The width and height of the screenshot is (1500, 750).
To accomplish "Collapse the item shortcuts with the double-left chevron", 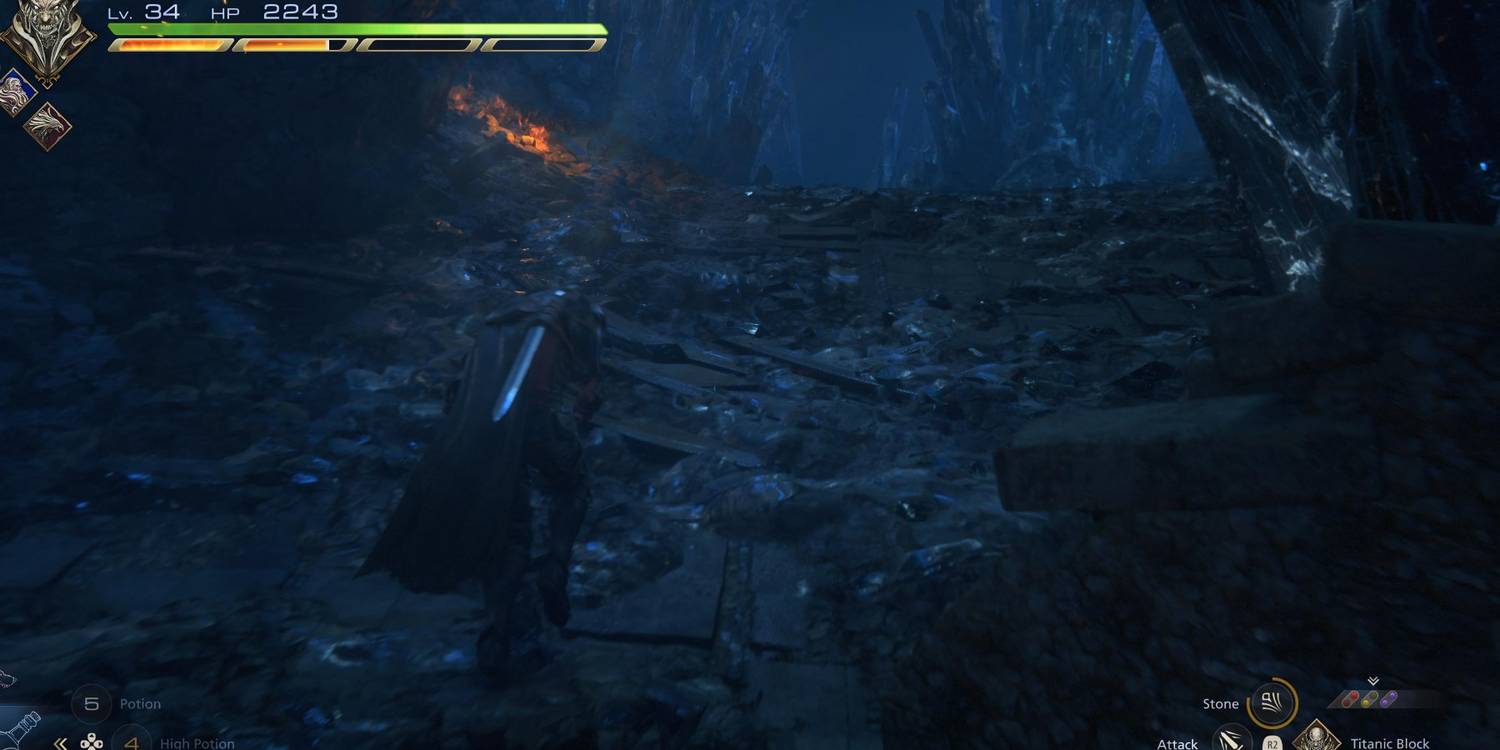I will click(x=60, y=744).
